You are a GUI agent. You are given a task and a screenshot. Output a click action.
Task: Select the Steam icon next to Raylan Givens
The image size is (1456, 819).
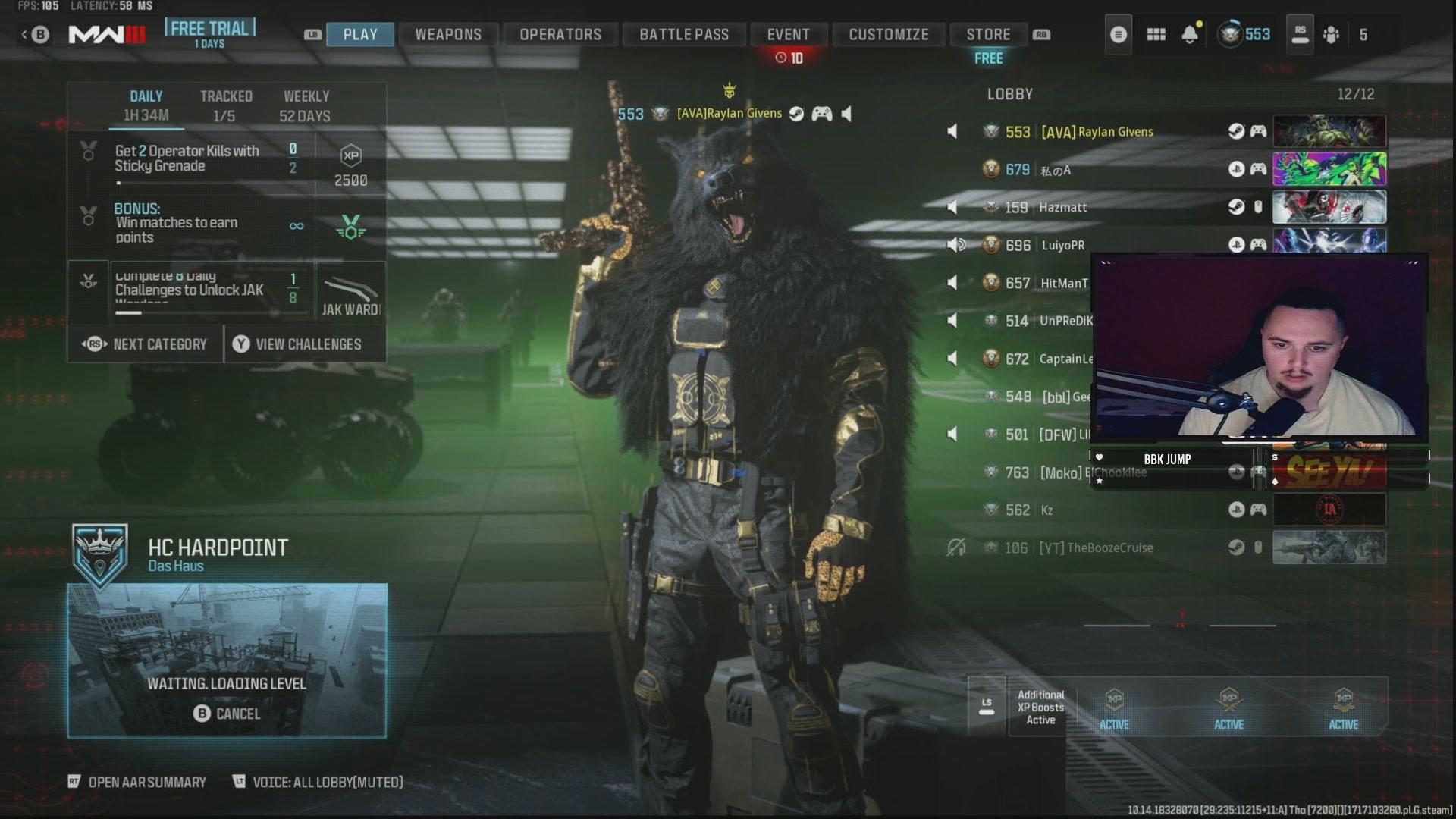click(795, 114)
